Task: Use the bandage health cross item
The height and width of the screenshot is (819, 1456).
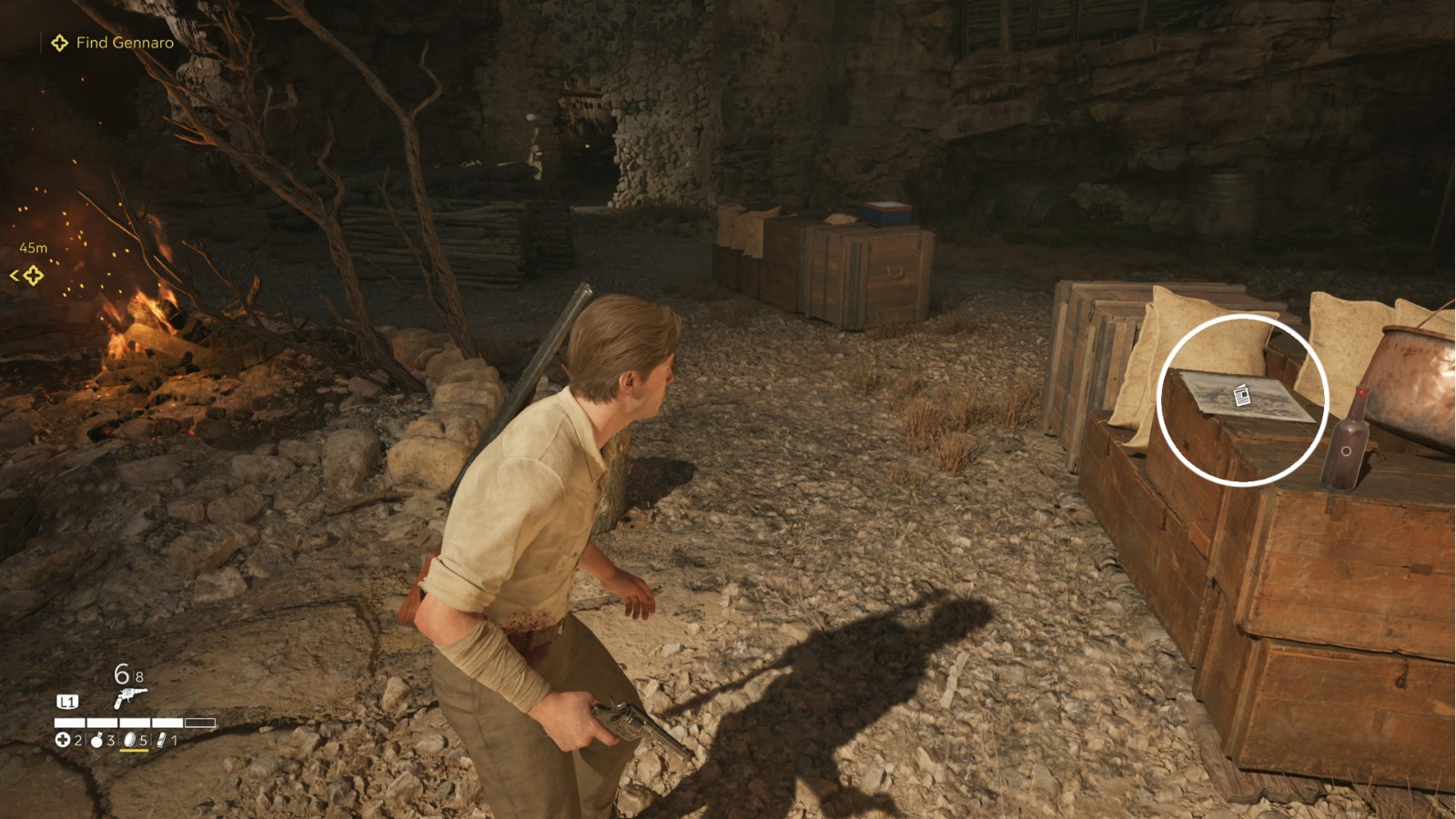Action: click(62, 740)
